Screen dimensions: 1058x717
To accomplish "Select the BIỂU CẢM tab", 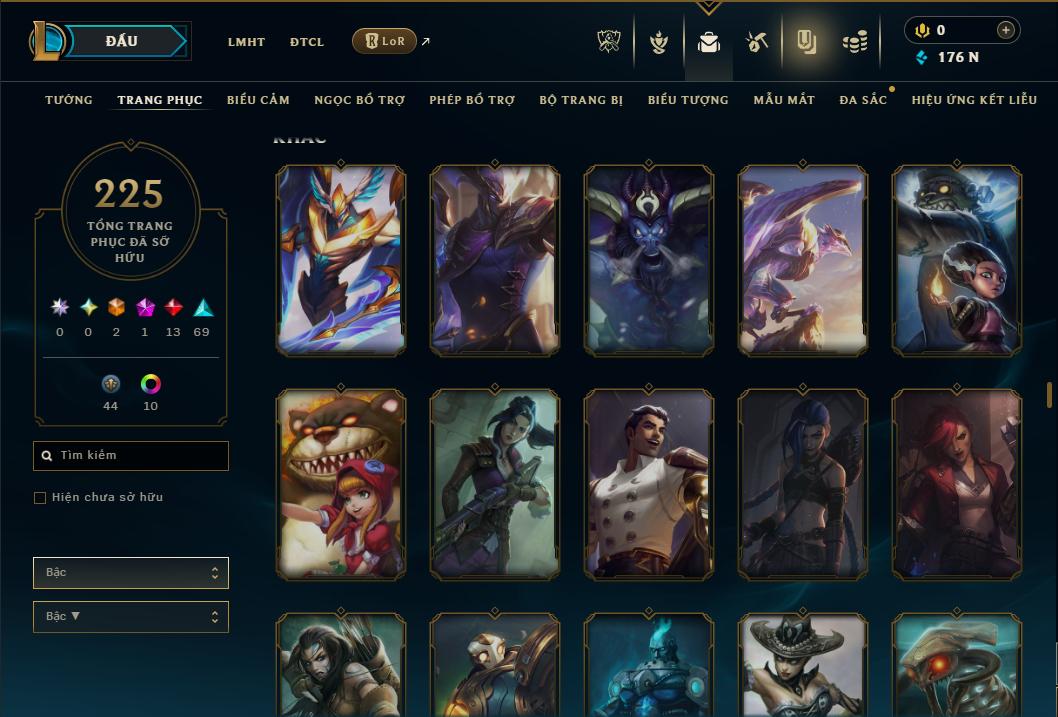I will pos(258,100).
